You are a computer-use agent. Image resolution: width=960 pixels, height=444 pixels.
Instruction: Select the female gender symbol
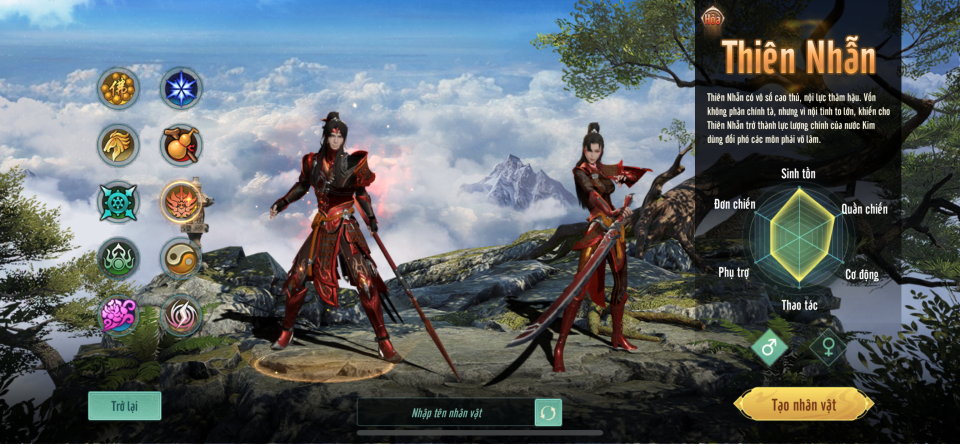coord(828,347)
